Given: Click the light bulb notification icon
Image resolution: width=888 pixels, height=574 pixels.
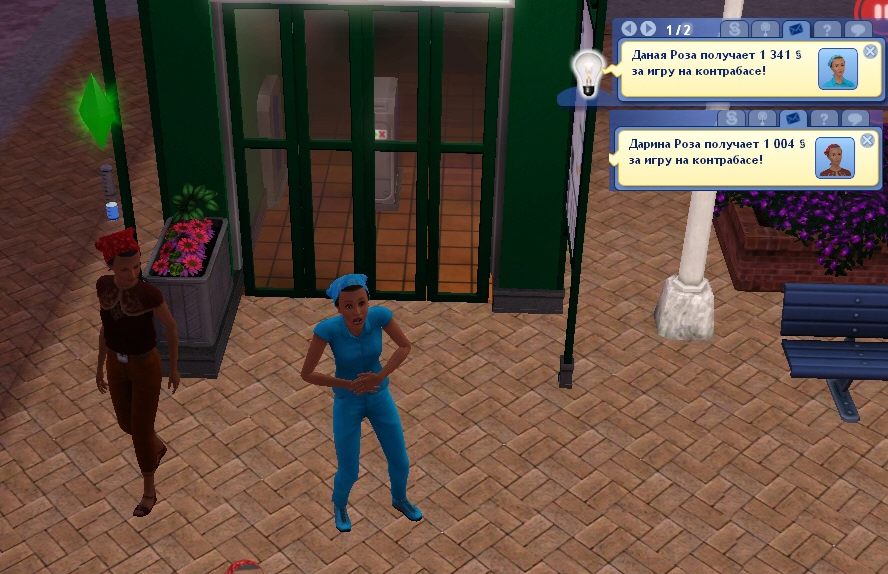Looking at the screenshot, I should [x=588, y=72].
